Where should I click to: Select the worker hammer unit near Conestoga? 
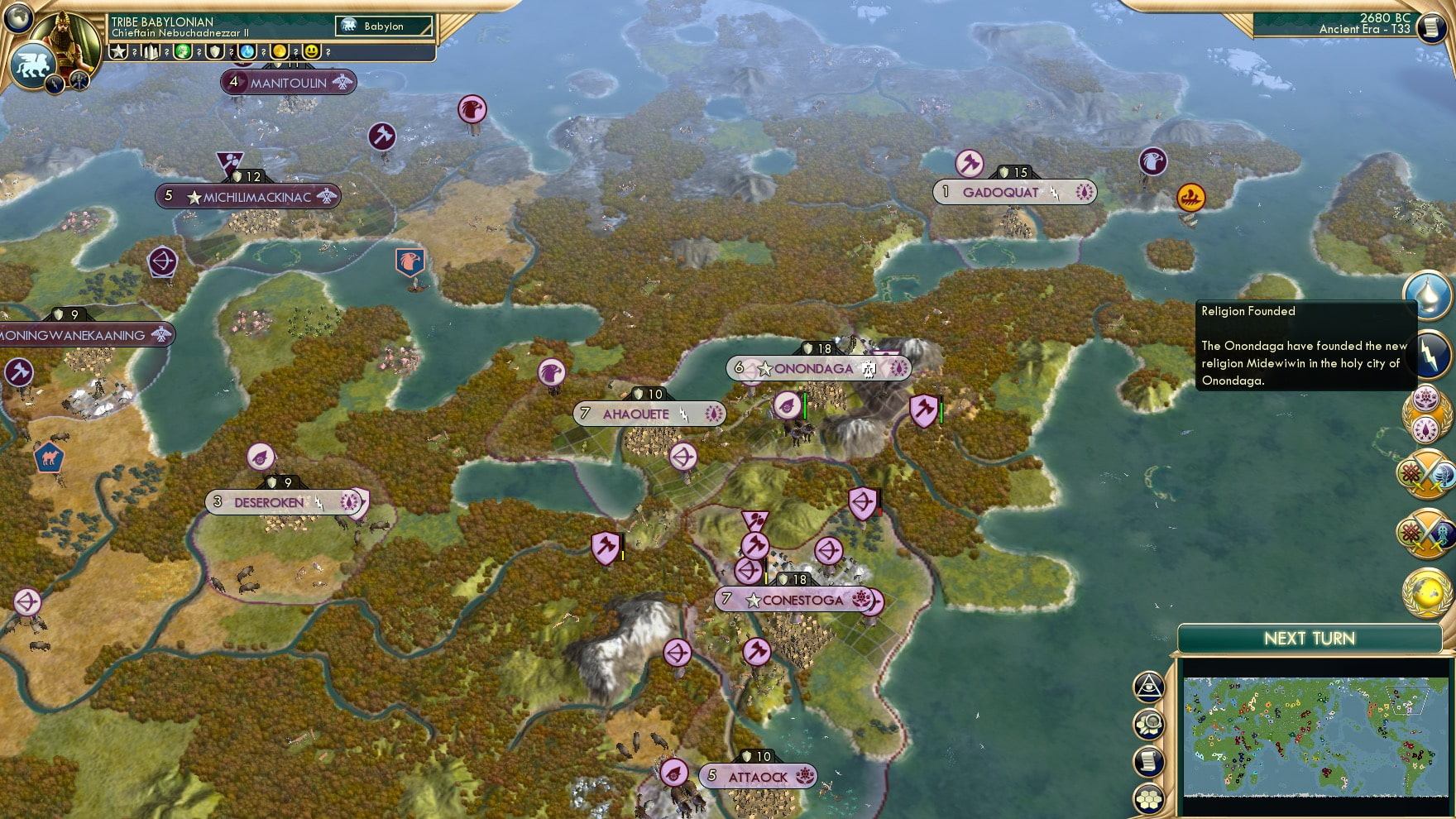pyautogui.click(x=754, y=545)
